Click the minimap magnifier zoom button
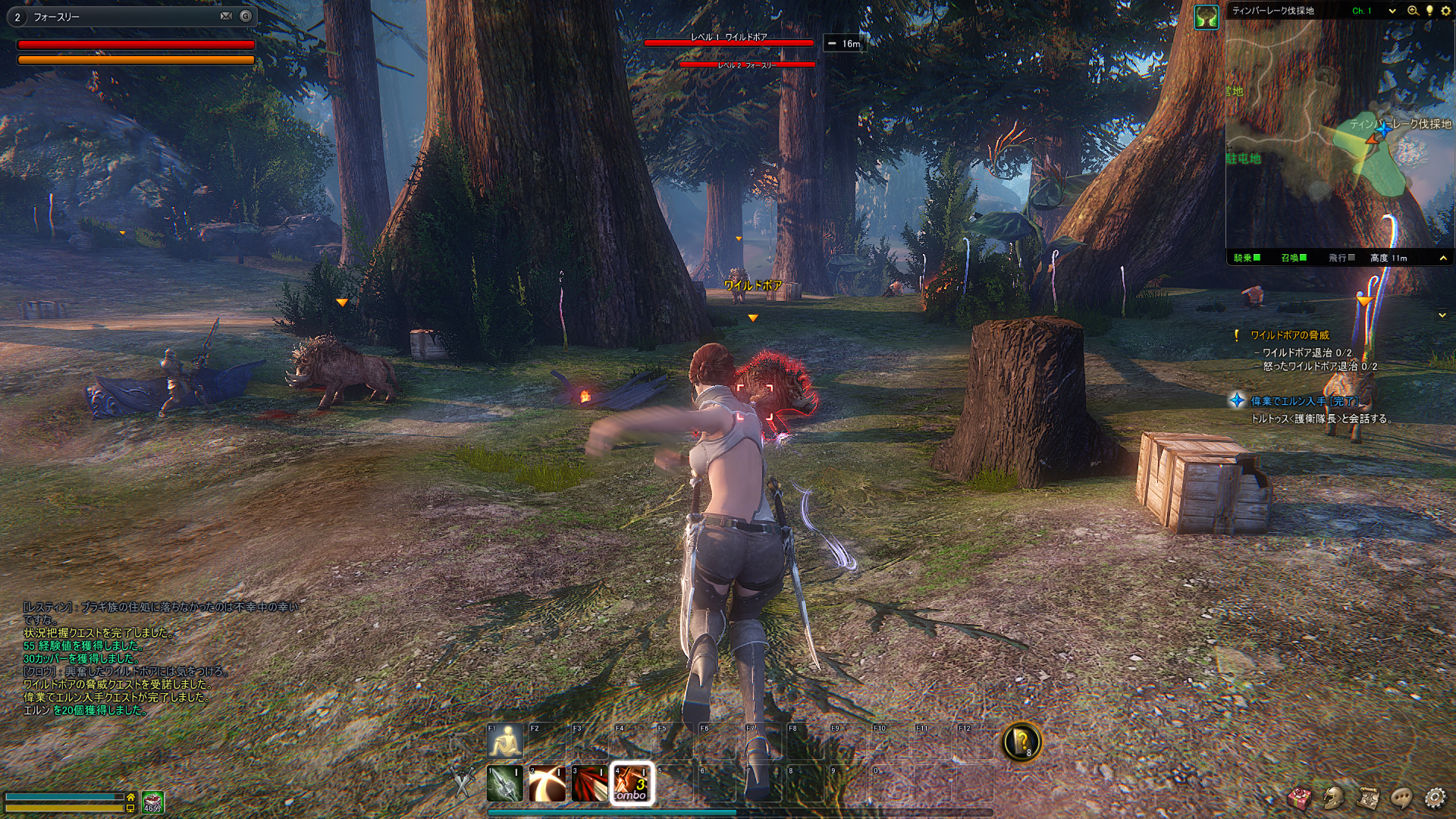 click(x=1413, y=11)
